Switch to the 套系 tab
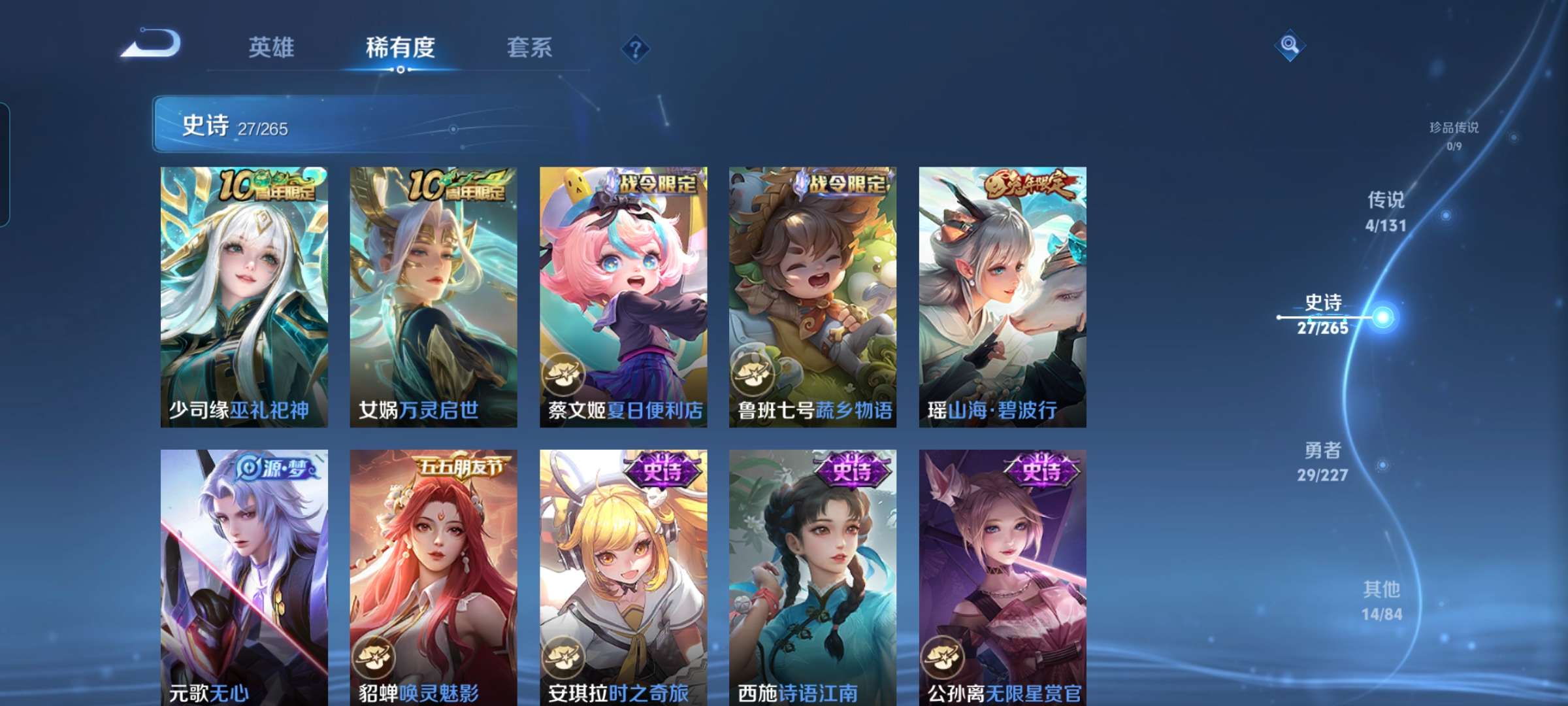The width and height of the screenshot is (1568, 706). coord(529,46)
